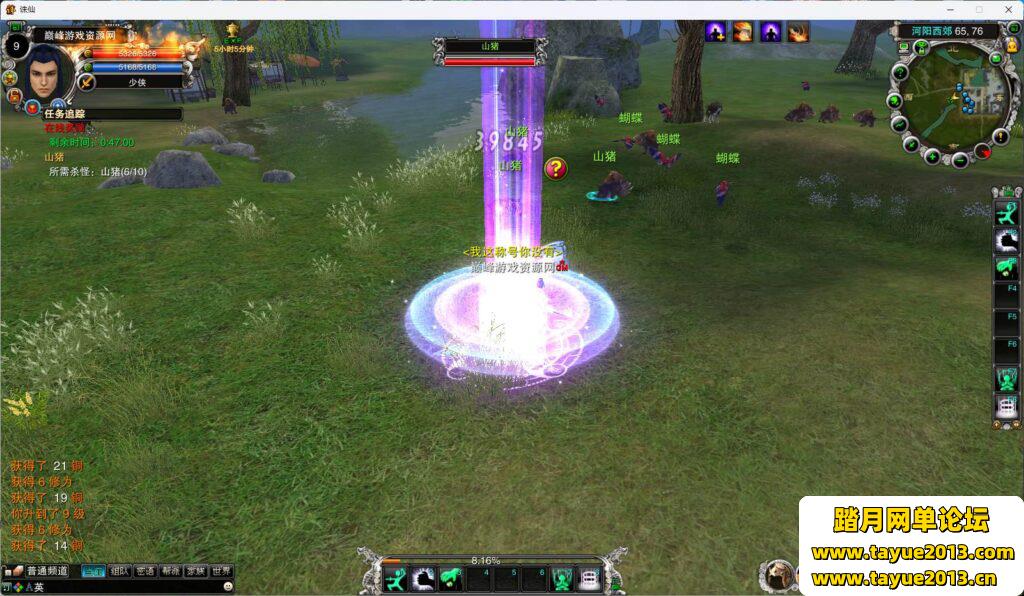Switch to the 世界 world chat tab
Screen dimensions: 1024x596
[x=221, y=571]
